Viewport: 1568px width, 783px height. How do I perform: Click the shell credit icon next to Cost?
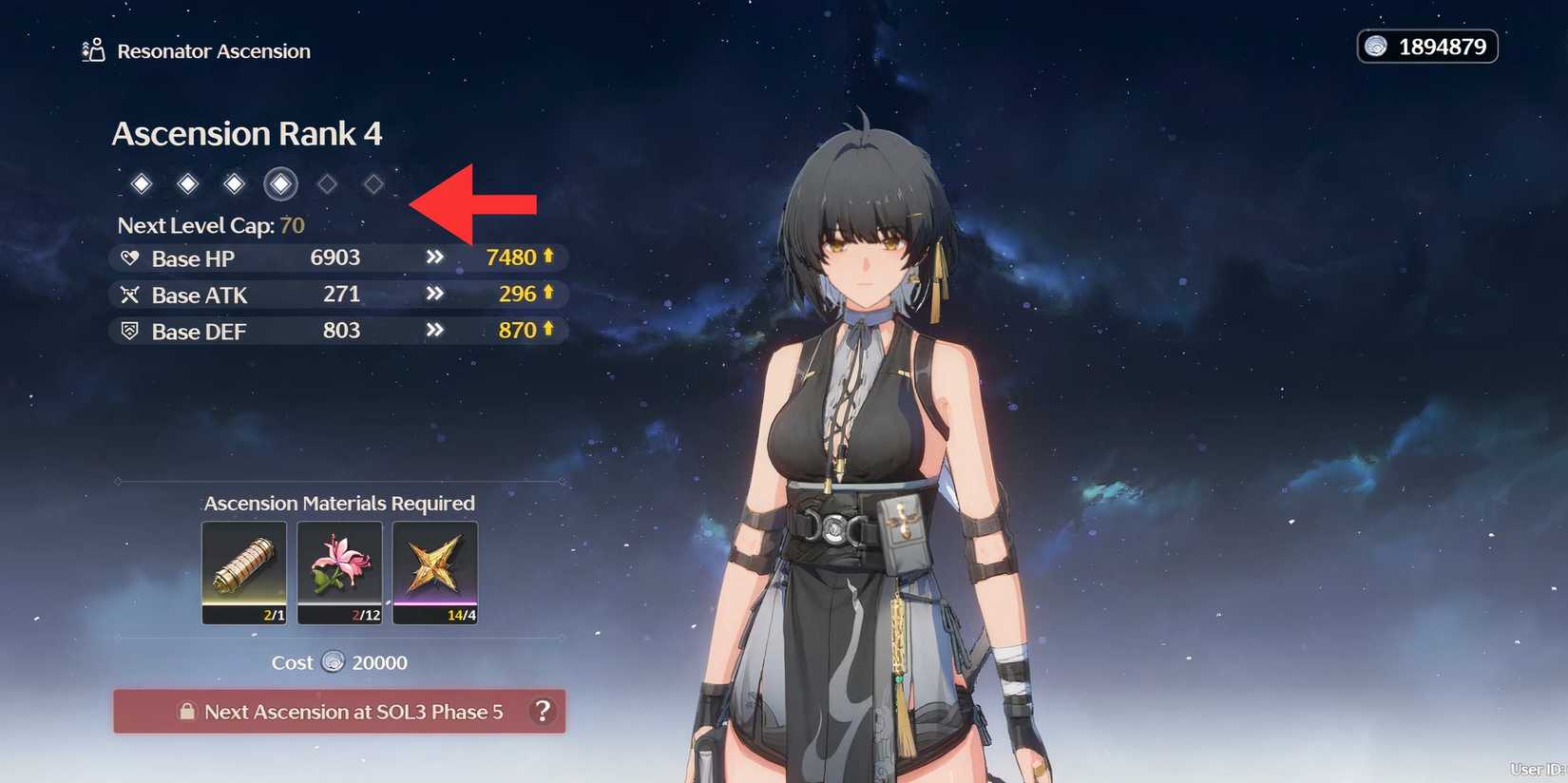point(332,663)
